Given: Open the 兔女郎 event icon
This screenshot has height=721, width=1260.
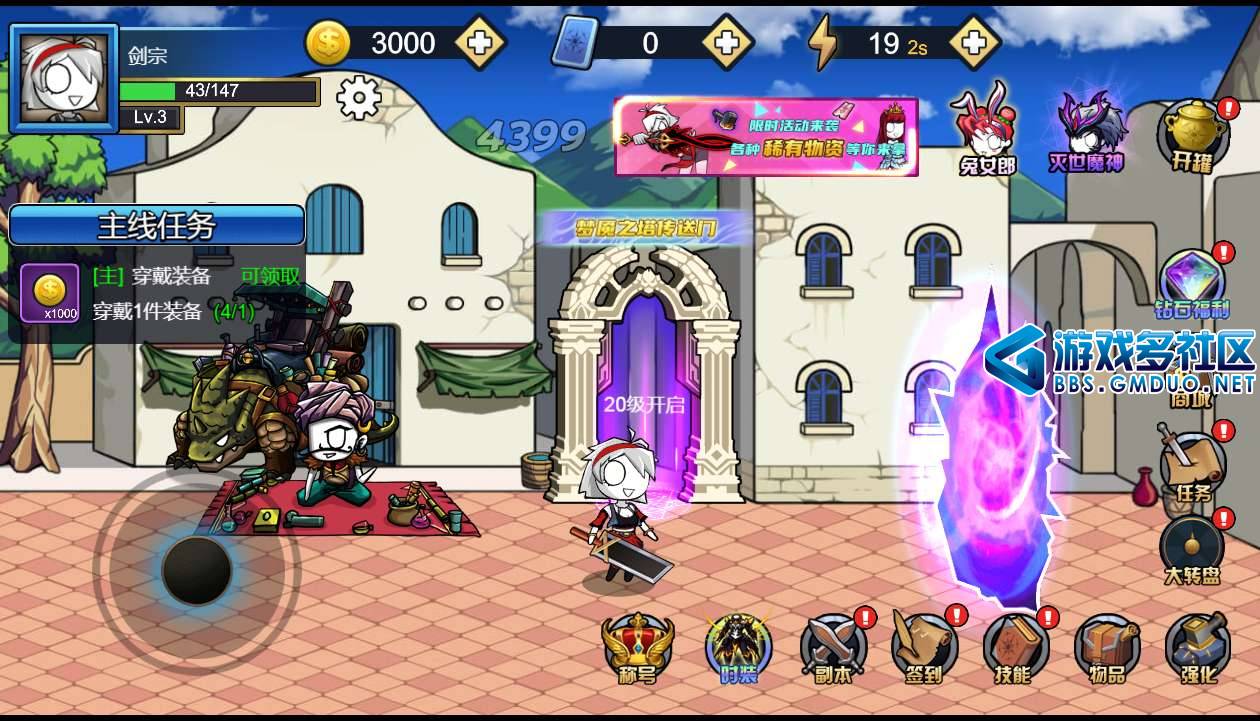Looking at the screenshot, I should click(x=986, y=130).
